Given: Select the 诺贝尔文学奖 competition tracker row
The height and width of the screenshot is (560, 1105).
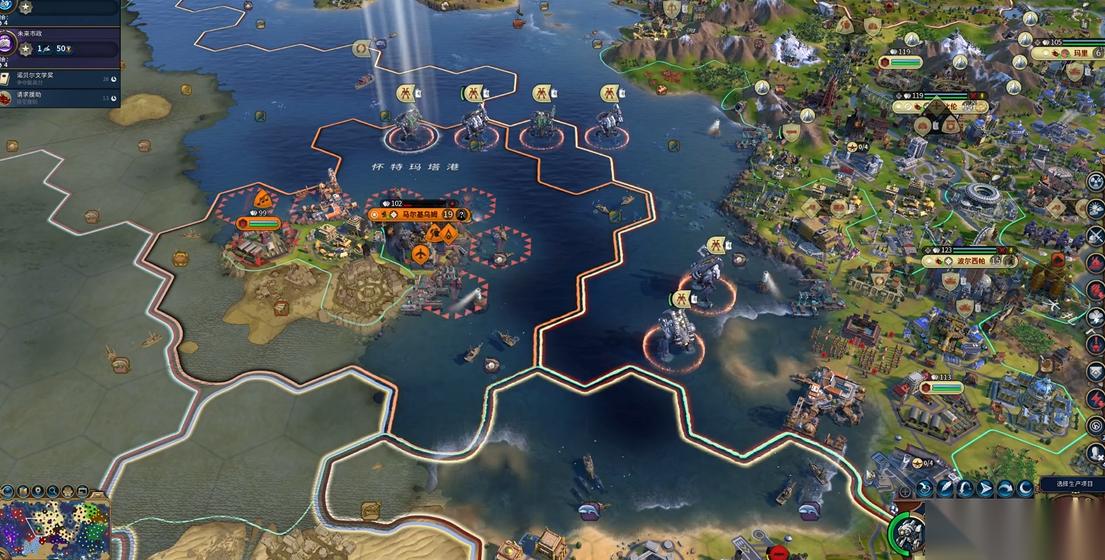Looking at the screenshot, I should [x=55, y=77].
